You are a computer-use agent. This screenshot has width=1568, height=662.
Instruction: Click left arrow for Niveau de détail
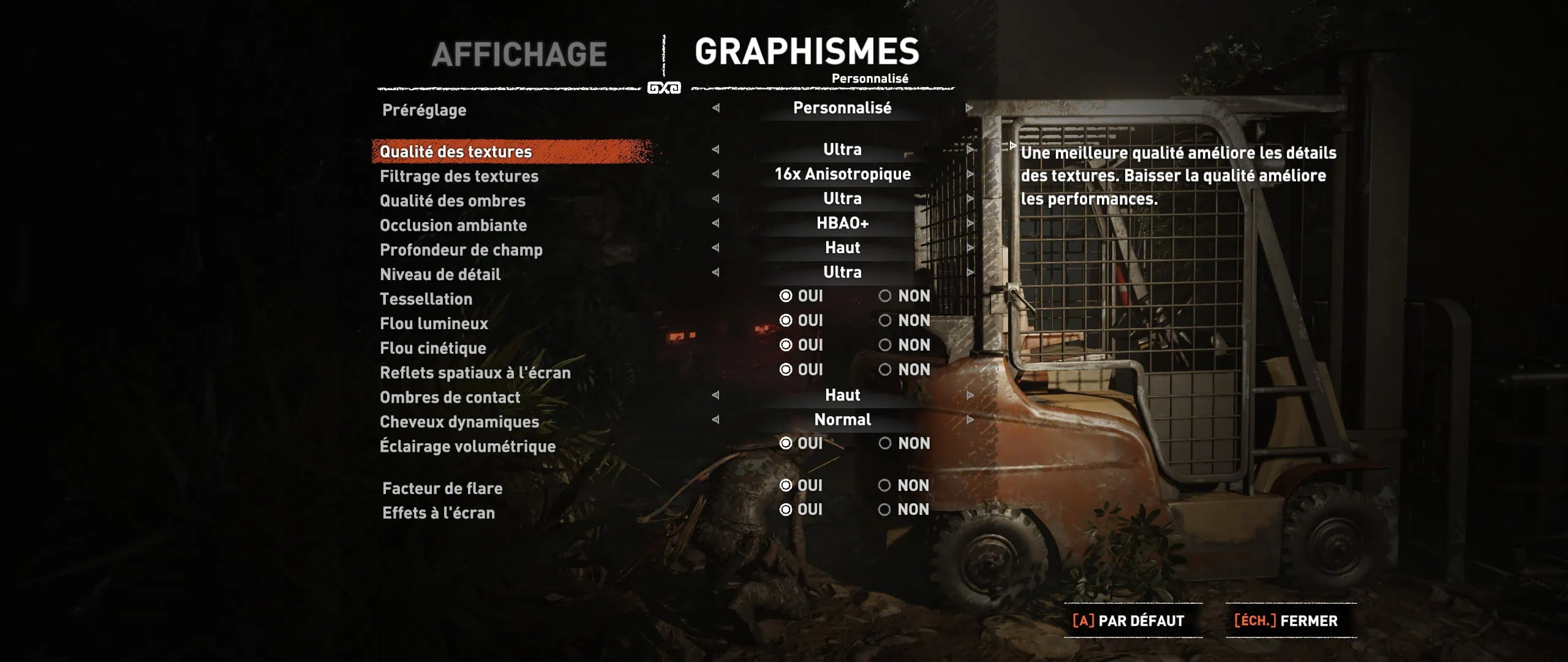click(715, 272)
